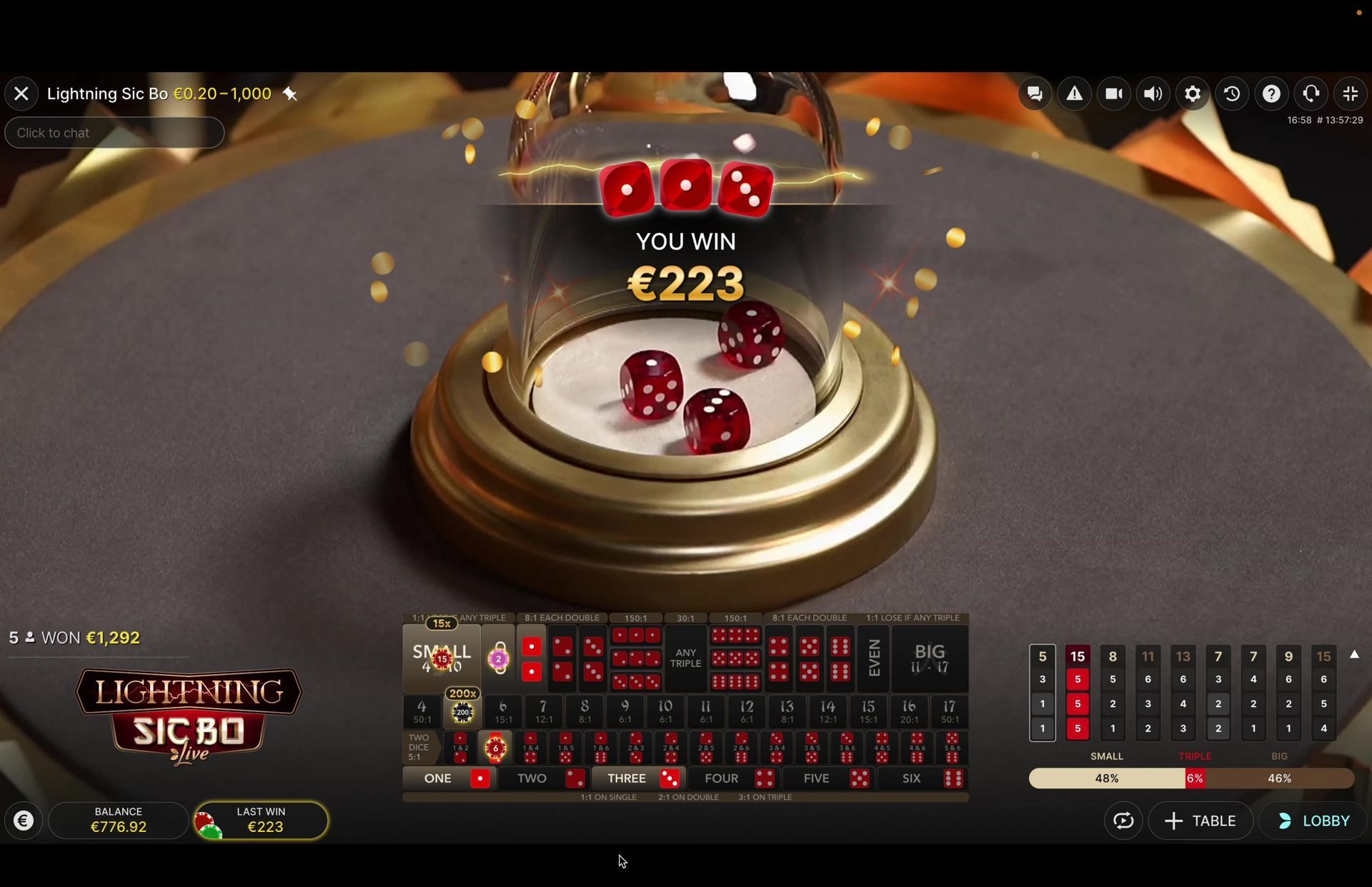Bet on ANY TRIPLE
Image resolution: width=1372 pixels, height=887 pixels.
pyautogui.click(x=685, y=659)
